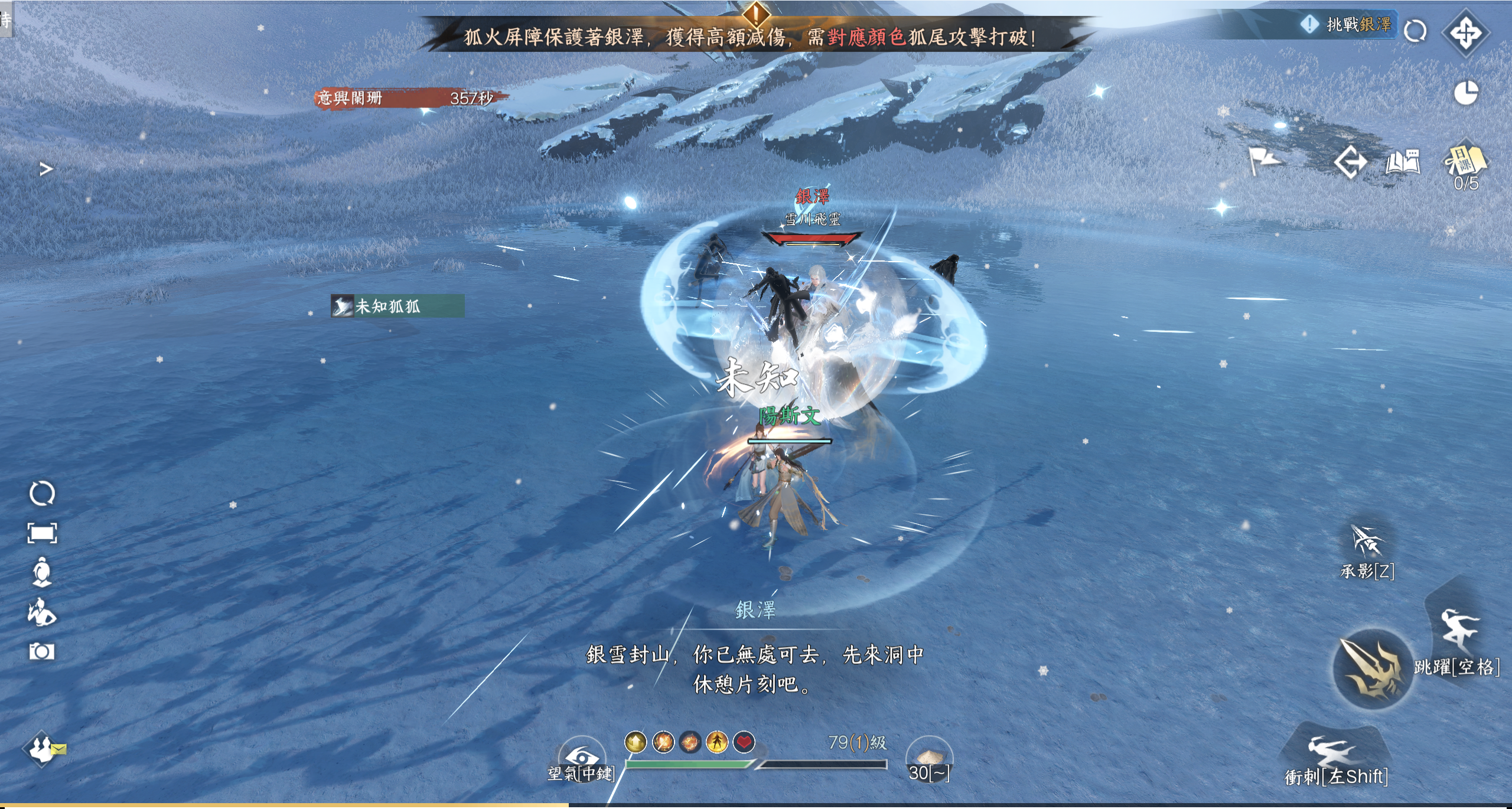Viewport: 1512px width, 809px height.
Task: Open the diamond arrow exit icon
Action: pyautogui.click(x=1350, y=162)
